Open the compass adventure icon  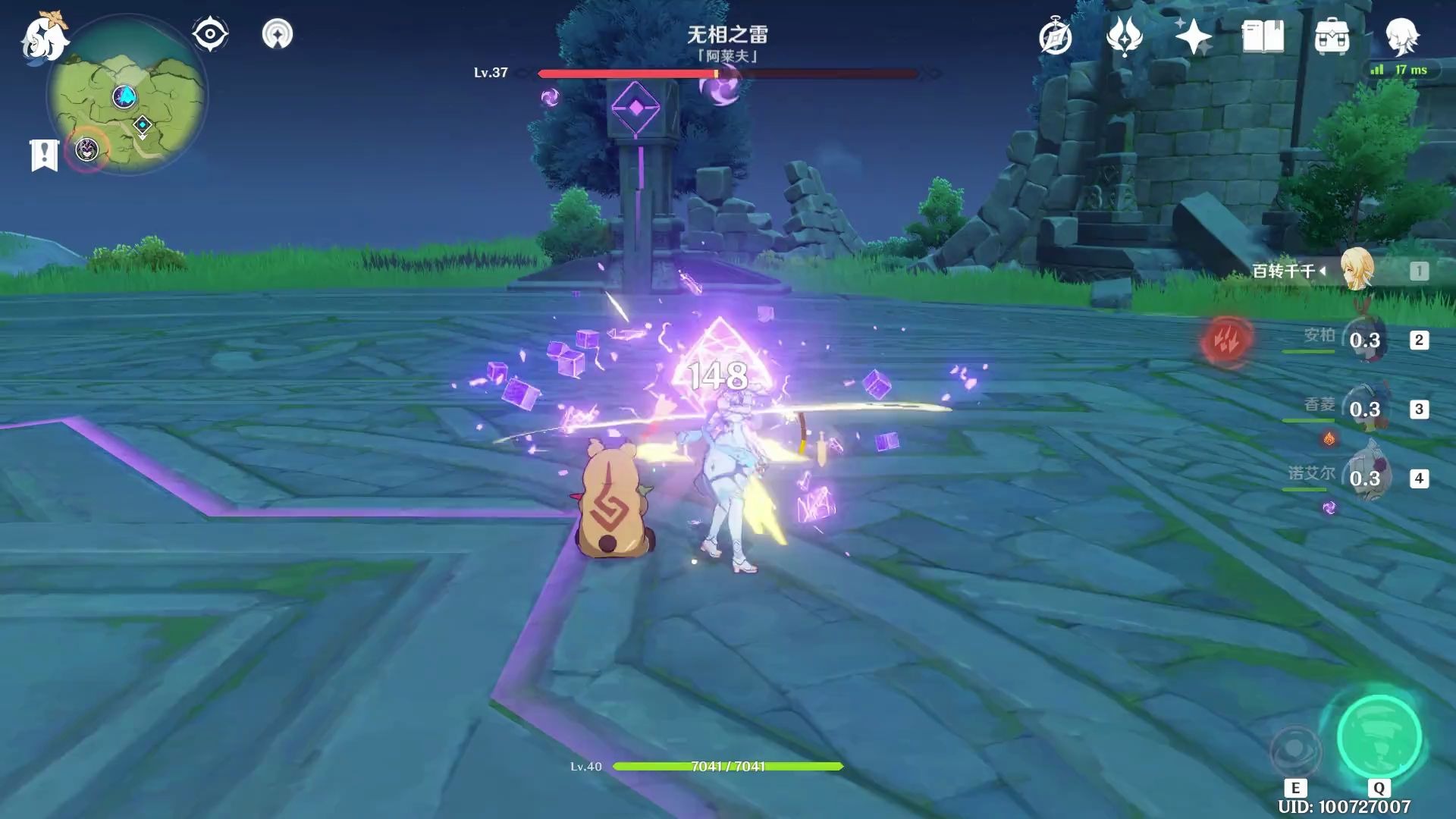point(1055,37)
